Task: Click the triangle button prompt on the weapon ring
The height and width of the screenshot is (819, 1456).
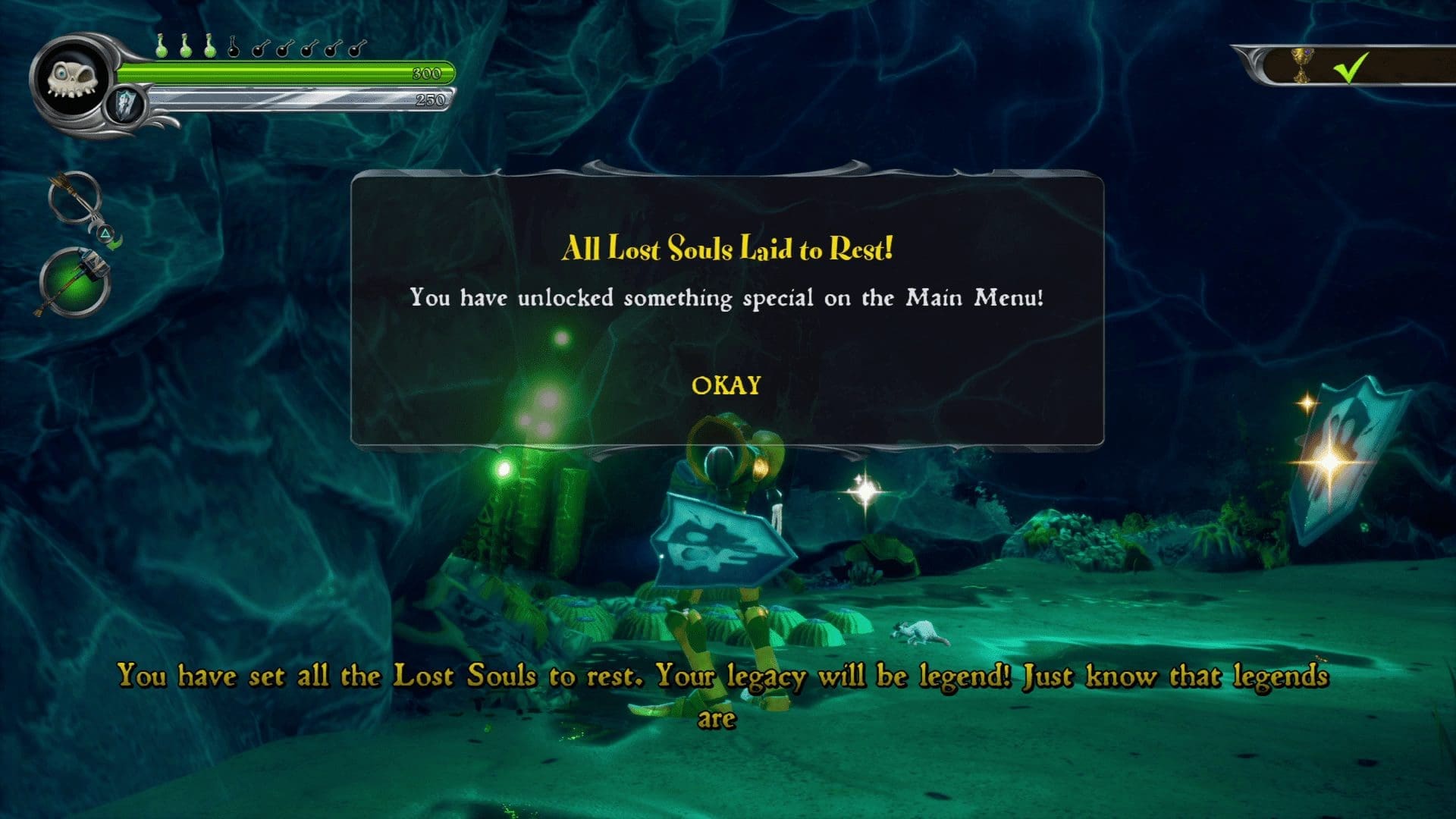Action: (x=105, y=234)
